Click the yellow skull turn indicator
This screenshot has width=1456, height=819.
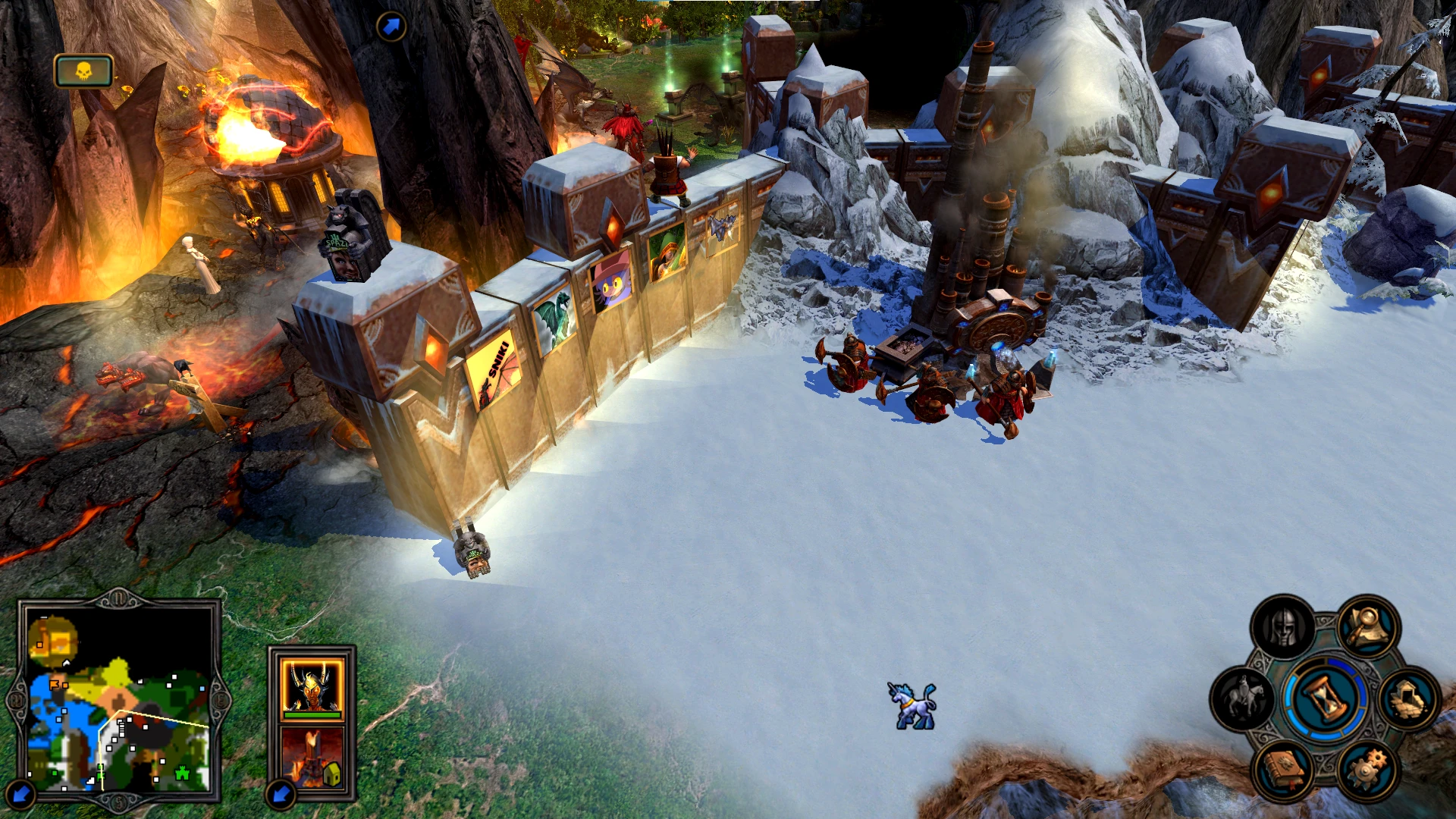point(83,70)
